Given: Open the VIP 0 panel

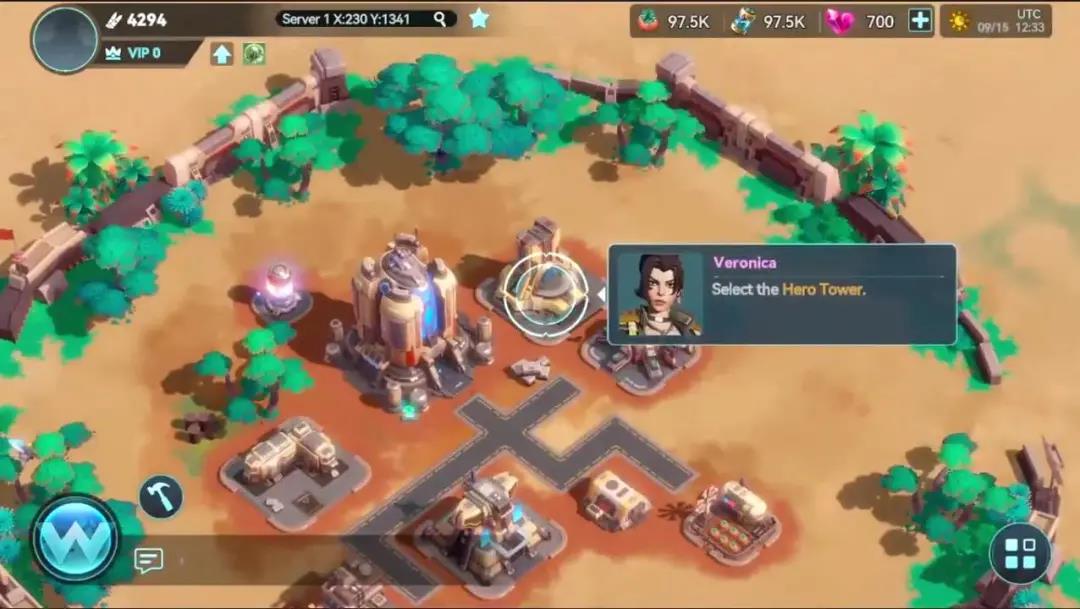Looking at the screenshot, I should [x=141, y=52].
